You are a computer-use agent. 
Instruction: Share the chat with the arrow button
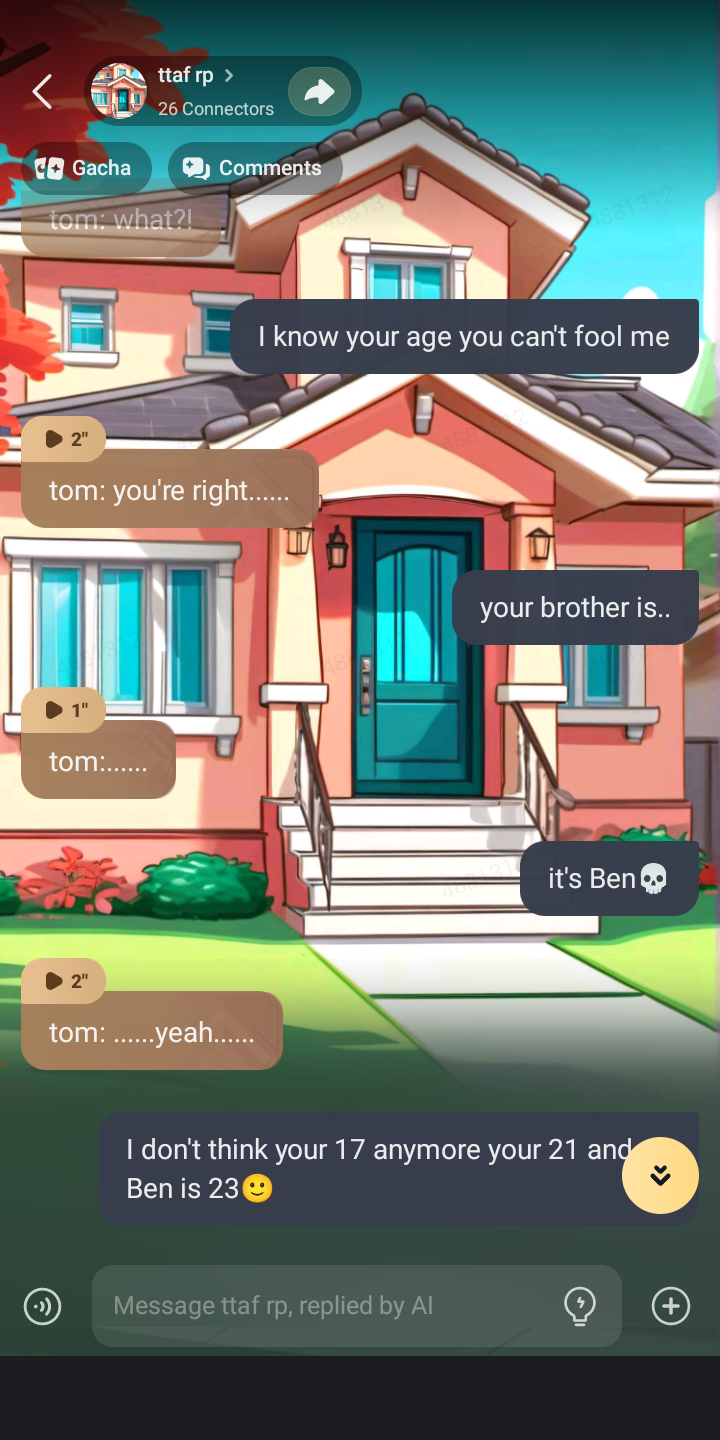click(x=319, y=92)
